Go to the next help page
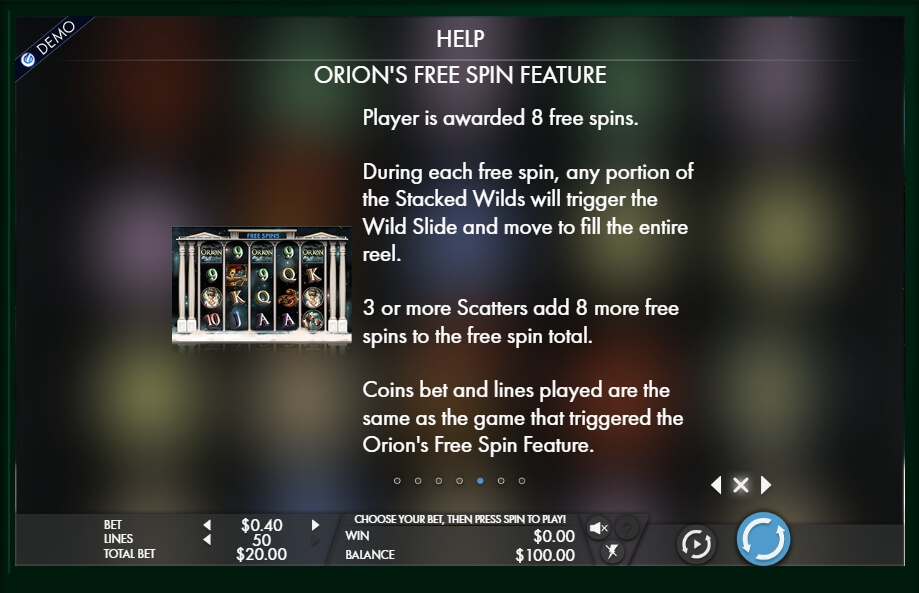This screenshot has height=593, width=919. (x=766, y=485)
